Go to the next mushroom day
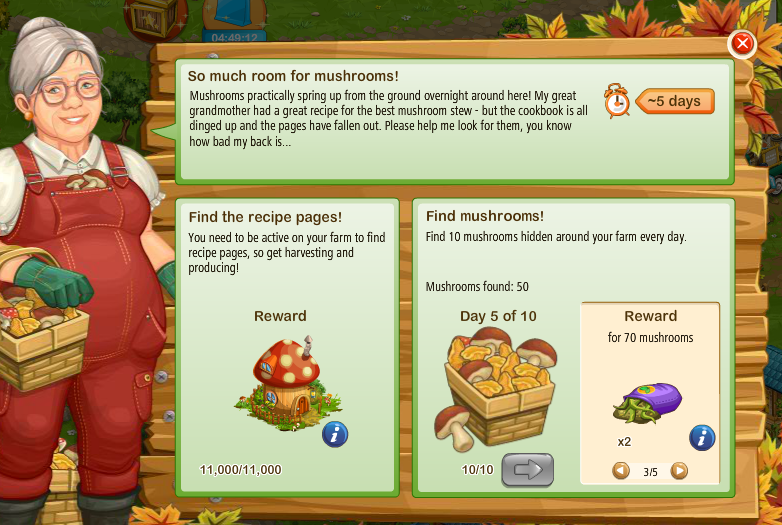This screenshot has height=525, width=782. 527,469
